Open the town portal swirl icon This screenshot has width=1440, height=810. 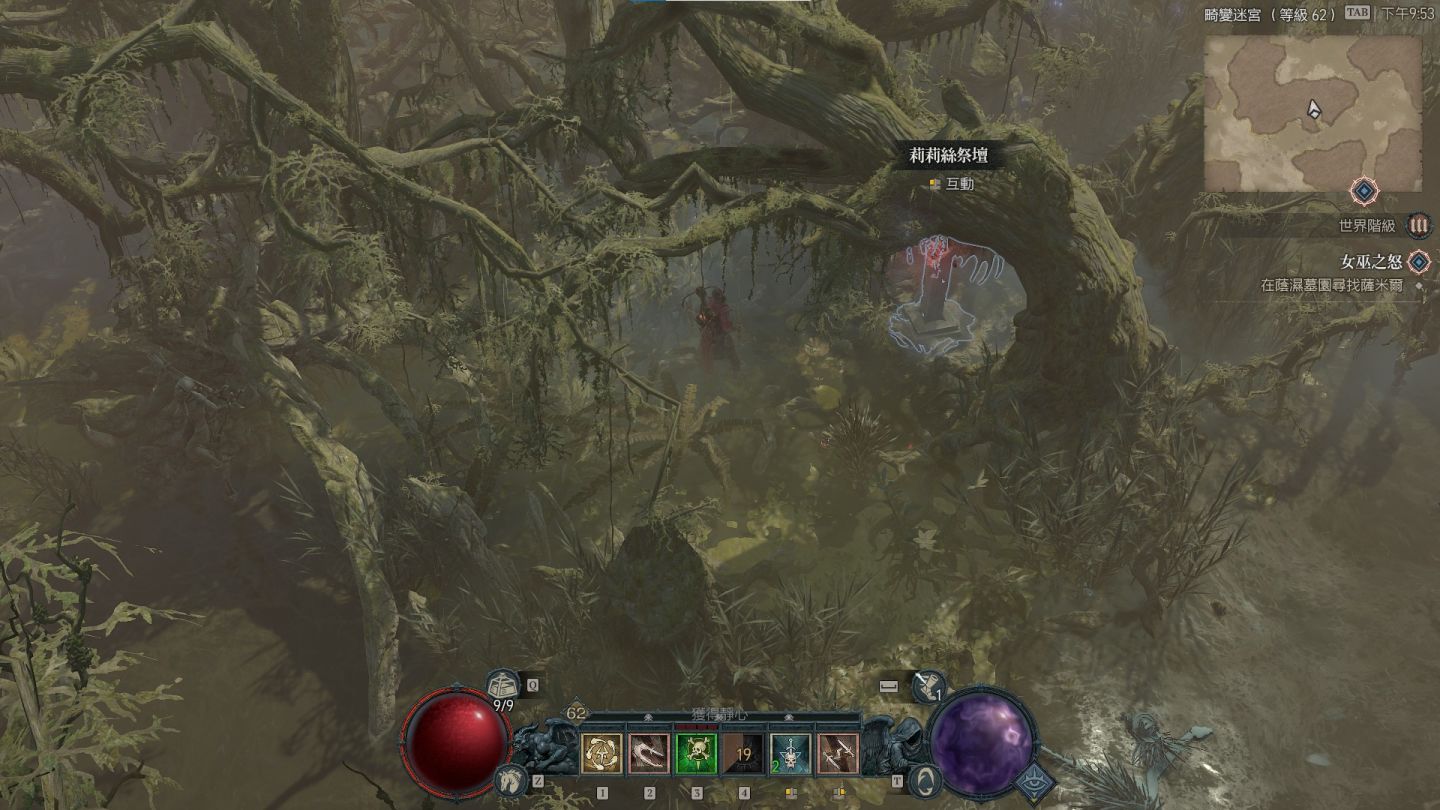point(927,779)
